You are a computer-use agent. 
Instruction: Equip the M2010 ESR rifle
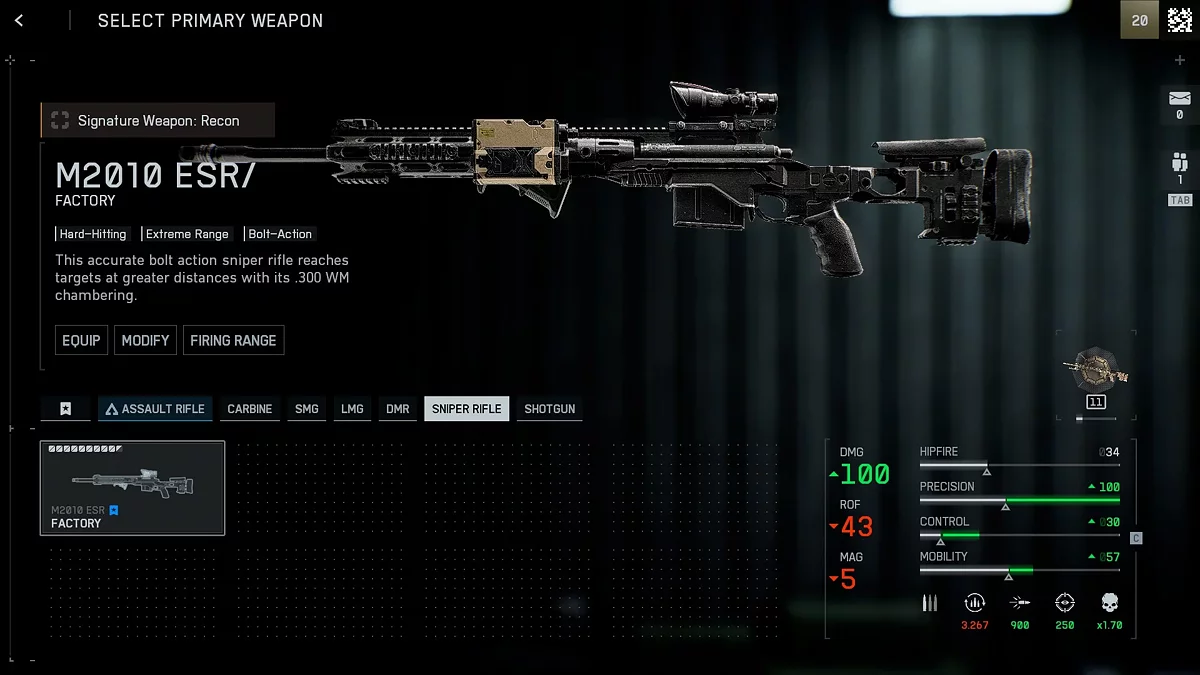point(81,340)
